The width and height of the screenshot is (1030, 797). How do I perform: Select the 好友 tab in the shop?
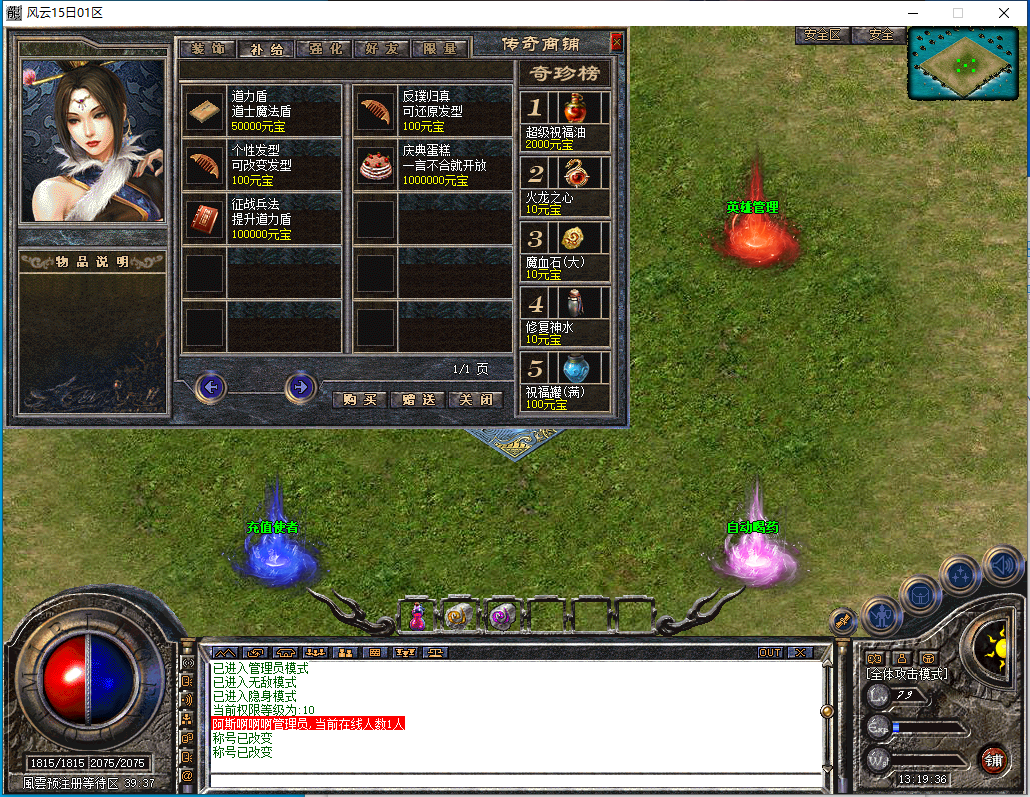click(x=382, y=49)
